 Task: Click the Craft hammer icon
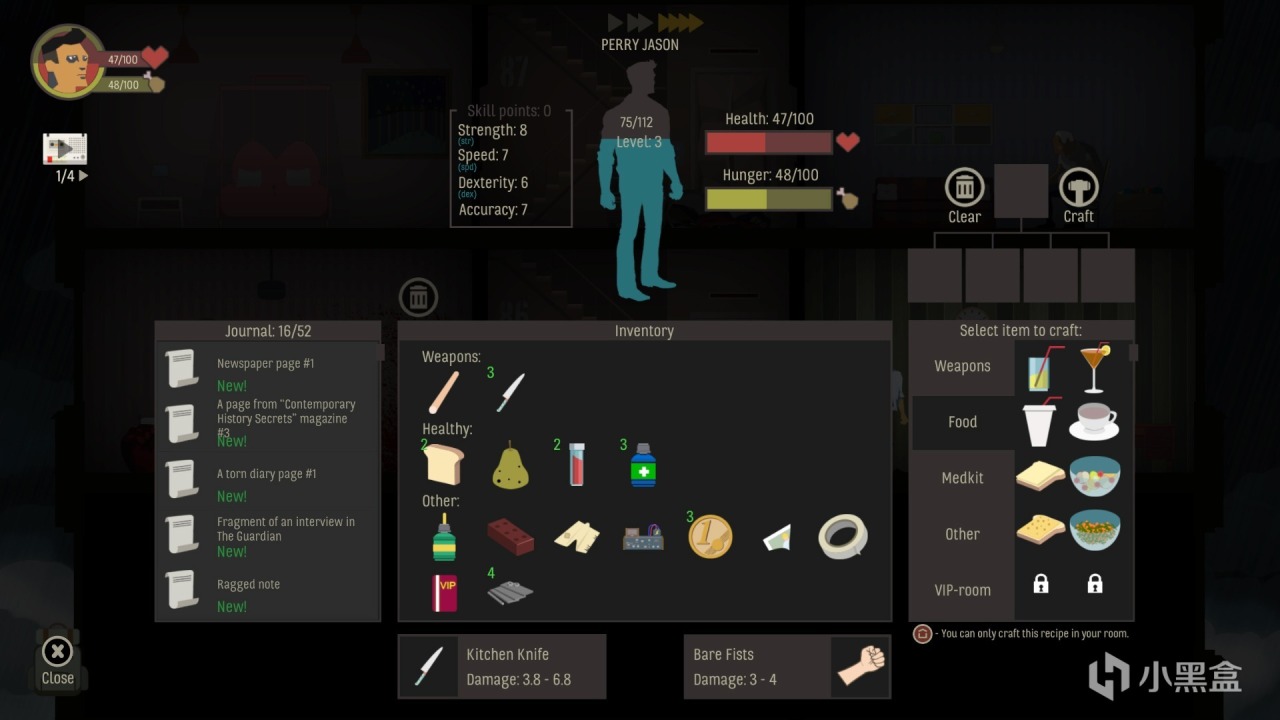[1079, 188]
